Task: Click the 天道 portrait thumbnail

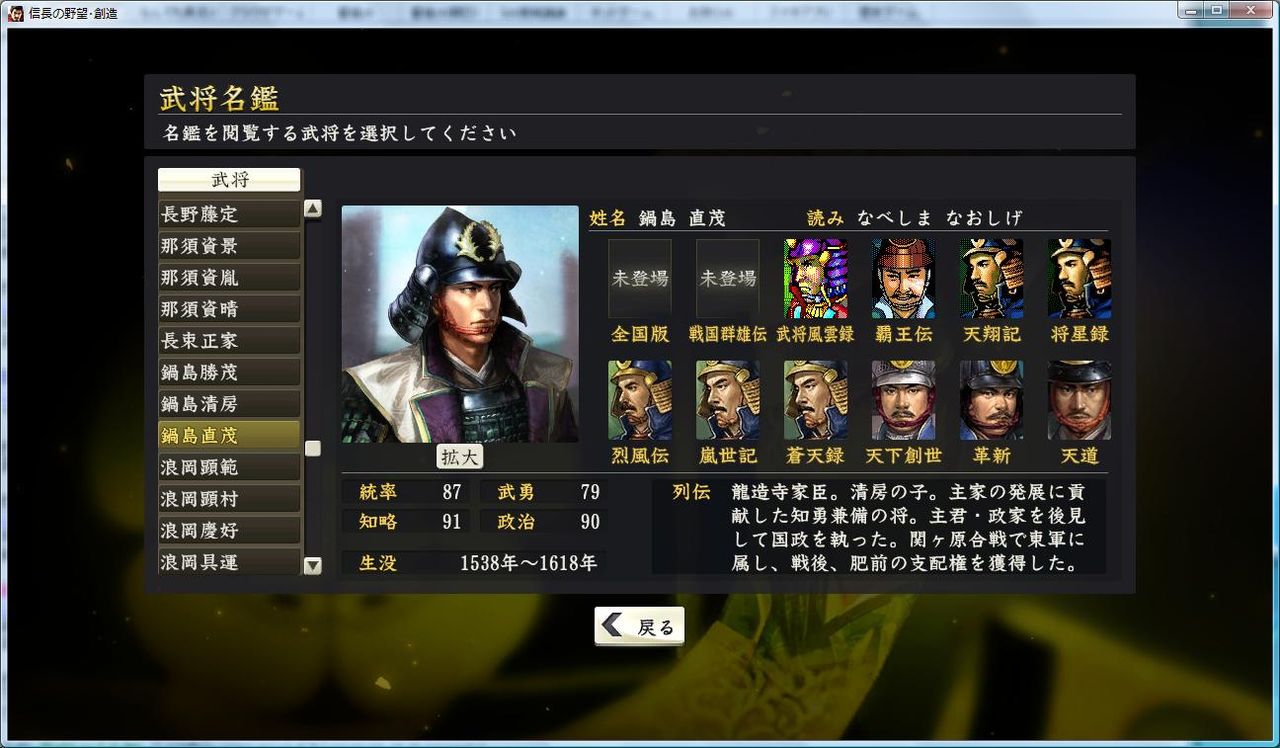Action: [1079, 399]
